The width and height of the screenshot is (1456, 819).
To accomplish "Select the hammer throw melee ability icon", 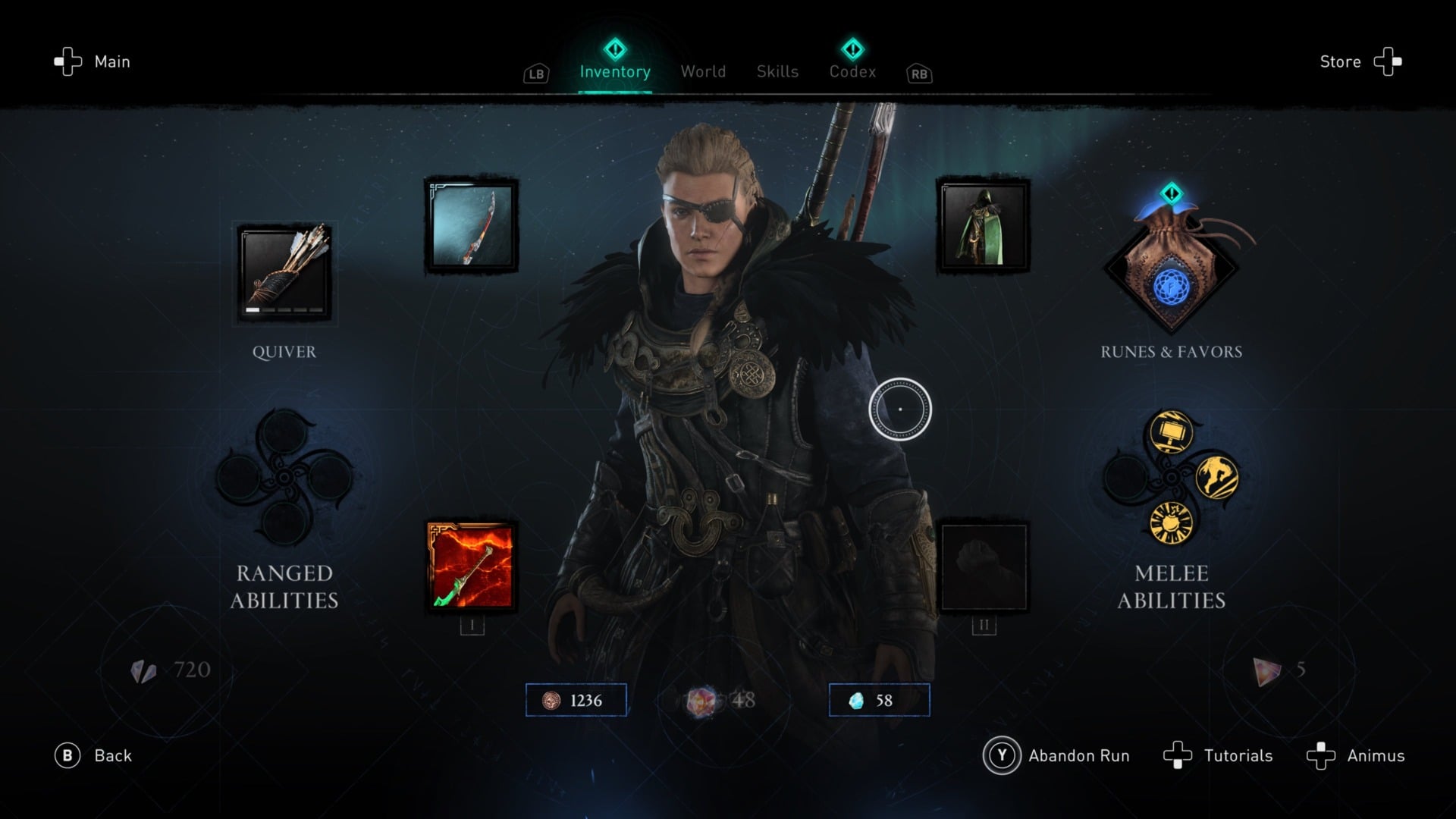I will pyautogui.click(x=1170, y=431).
